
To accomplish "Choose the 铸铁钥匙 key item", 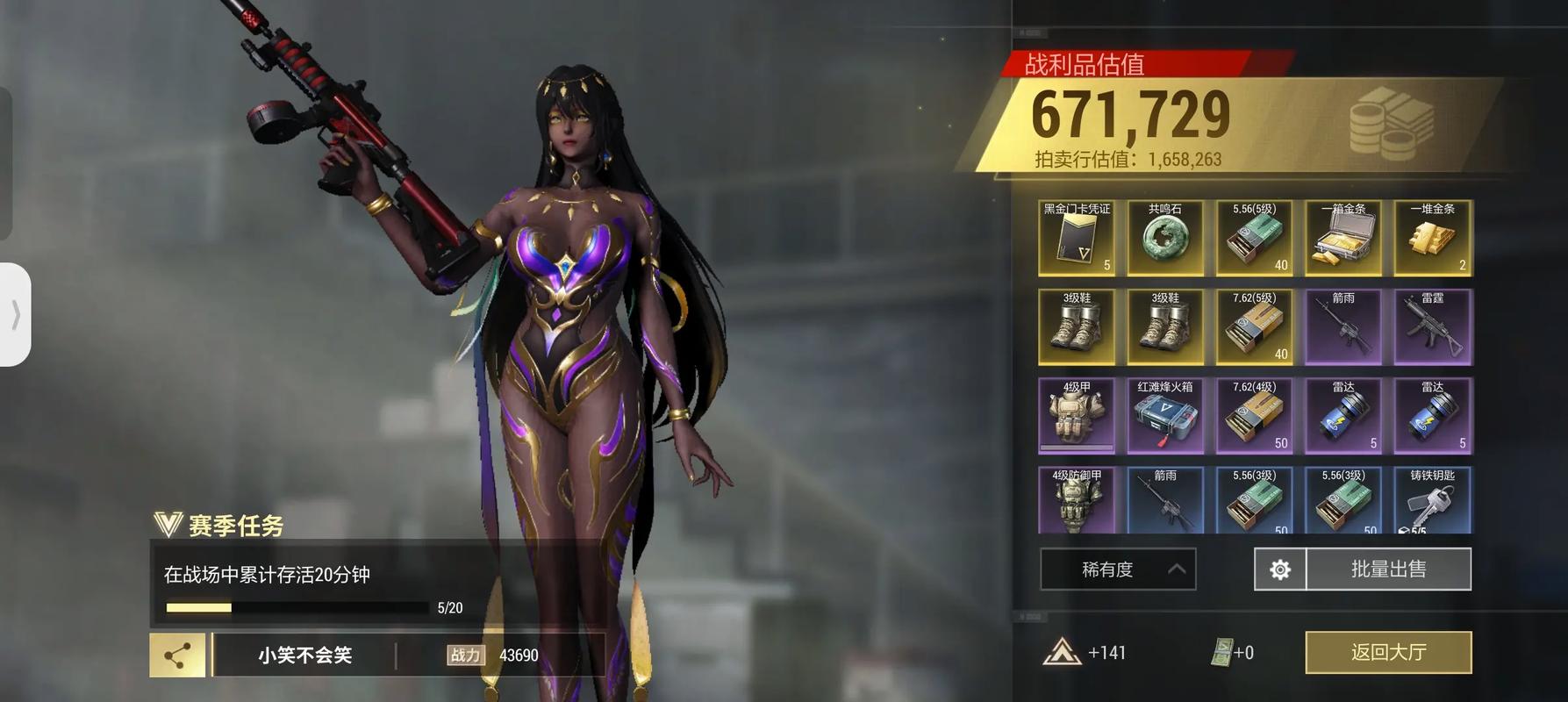I will click(x=1432, y=500).
